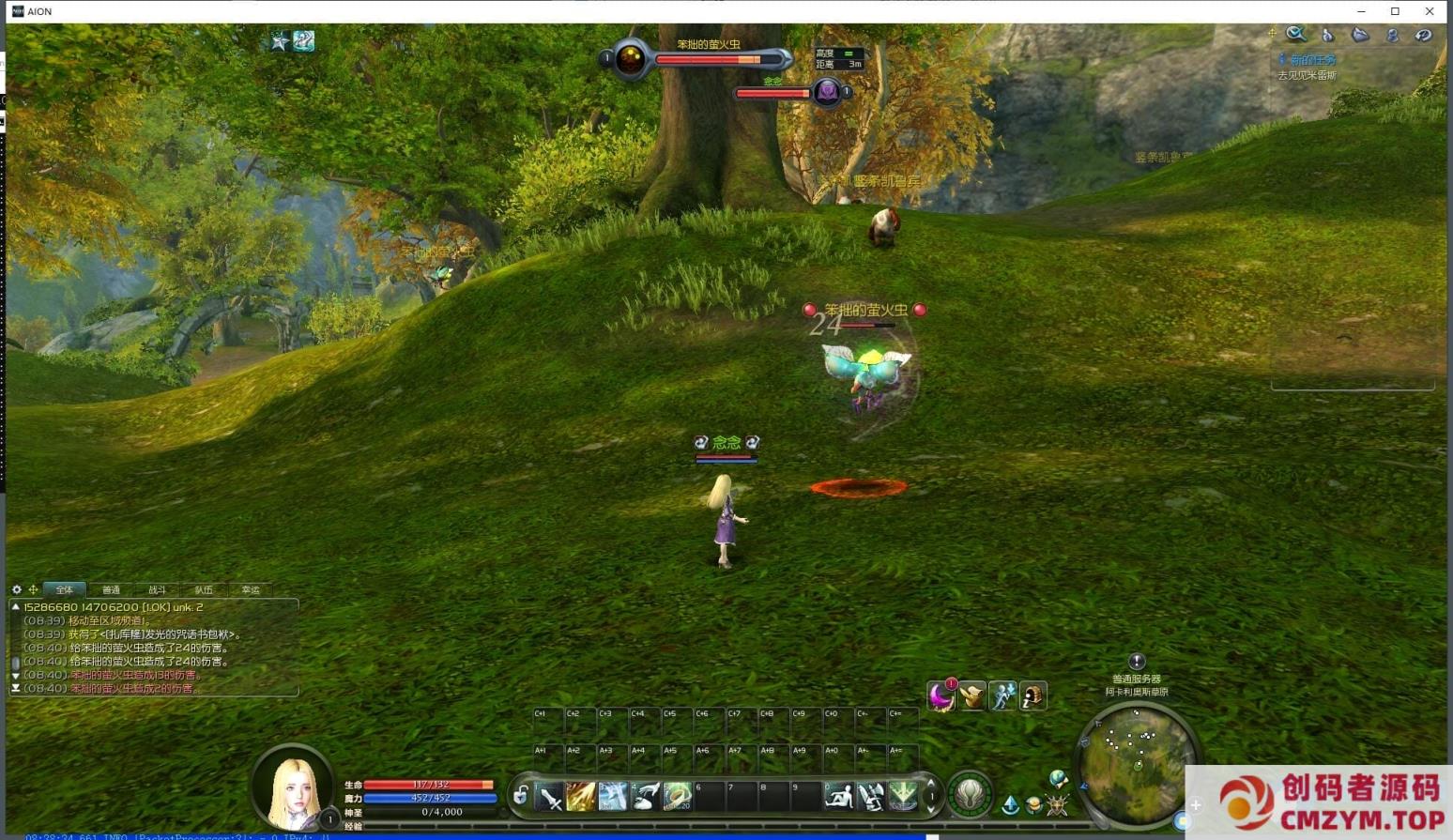Click the purple crescent moon notification icon

coord(941,696)
